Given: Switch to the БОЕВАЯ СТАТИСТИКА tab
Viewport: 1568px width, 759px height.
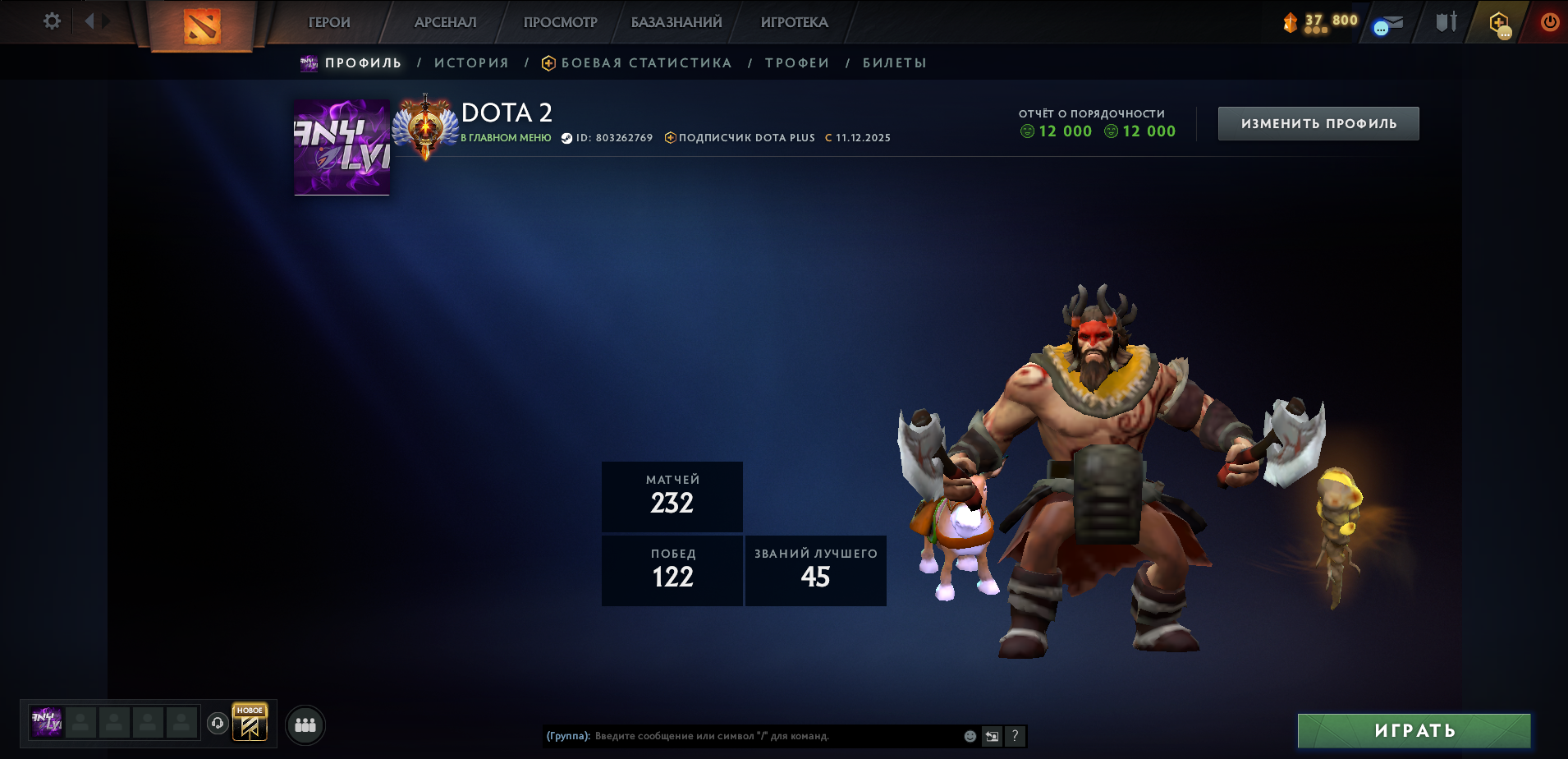Looking at the screenshot, I should (x=645, y=62).
